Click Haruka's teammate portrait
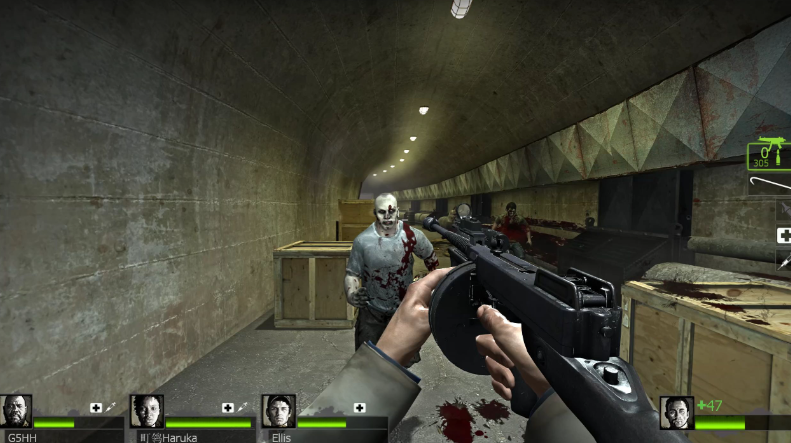This screenshot has width=791, height=443. point(147,411)
